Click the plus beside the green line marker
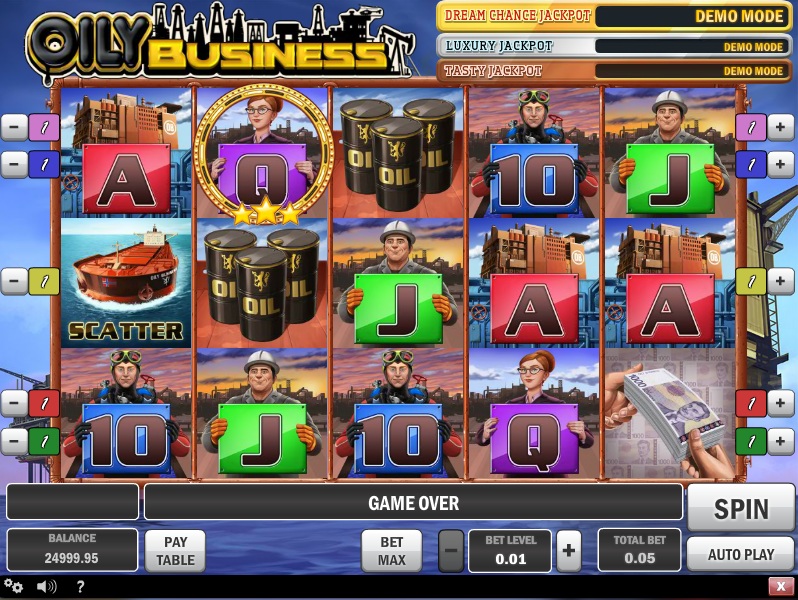The image size is (798, 600). point(781,440)
